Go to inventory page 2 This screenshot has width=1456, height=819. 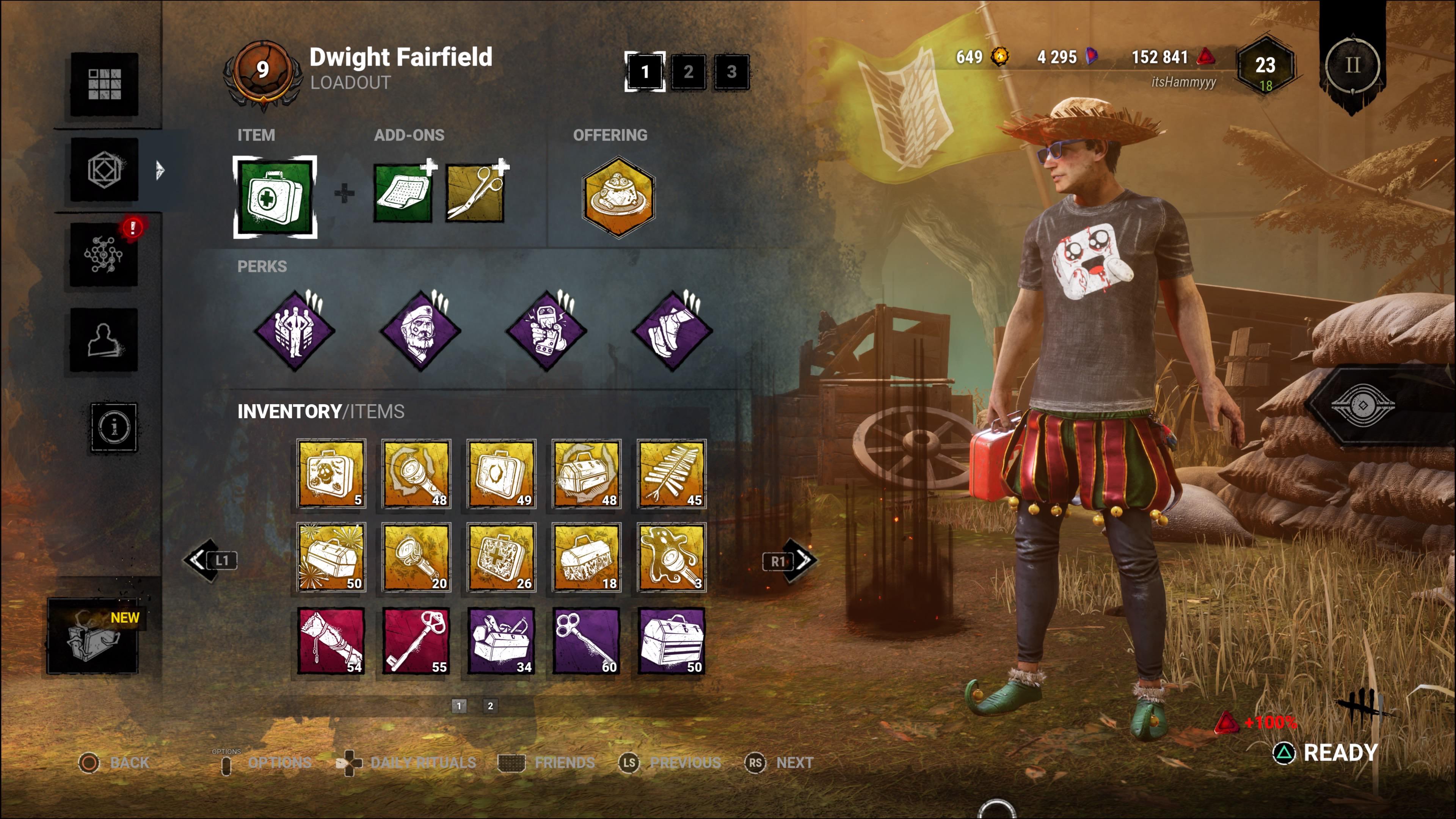tap(490, 705)
